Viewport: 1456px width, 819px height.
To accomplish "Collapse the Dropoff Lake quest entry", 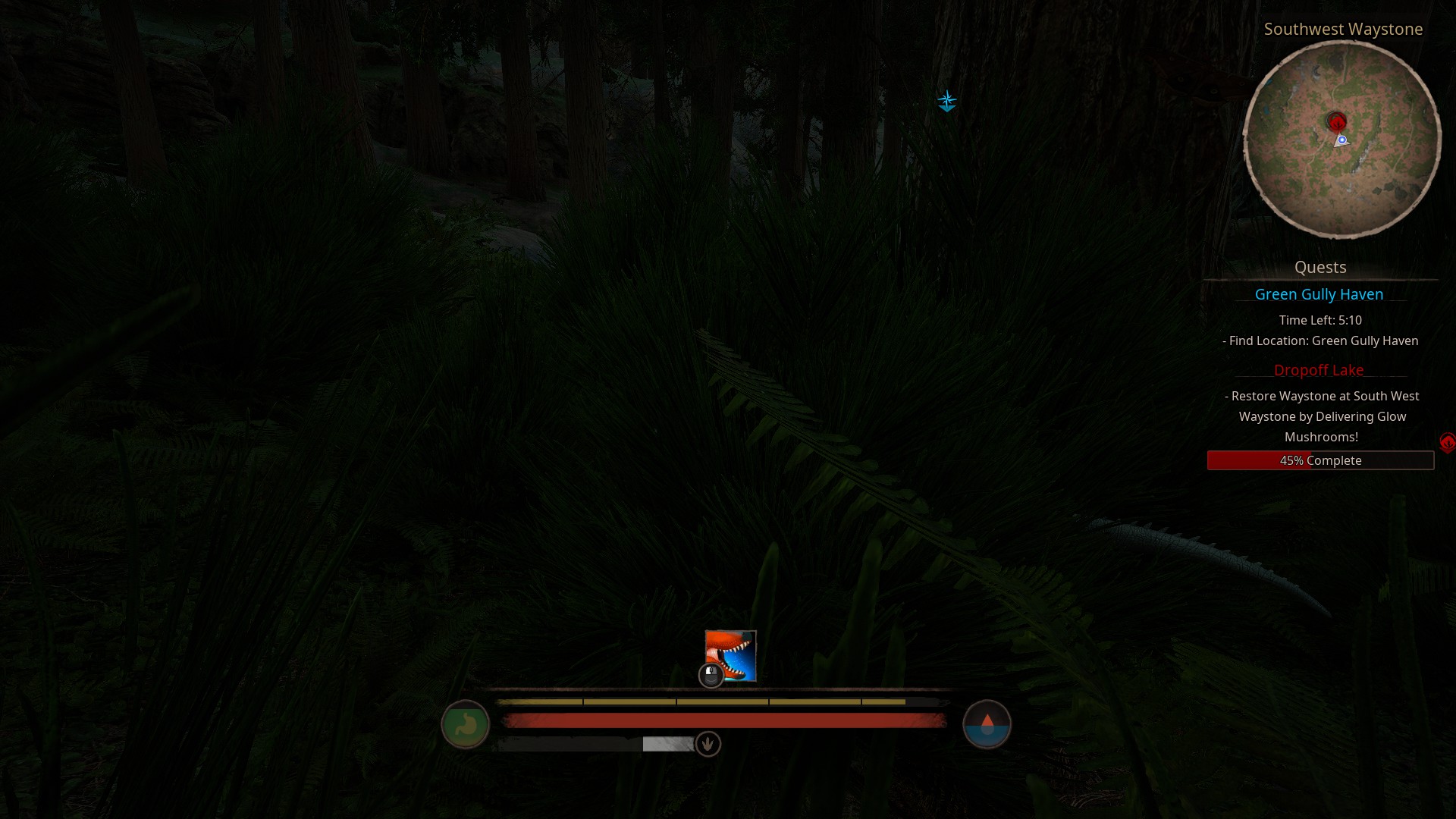I will [x=1319, y=370].
